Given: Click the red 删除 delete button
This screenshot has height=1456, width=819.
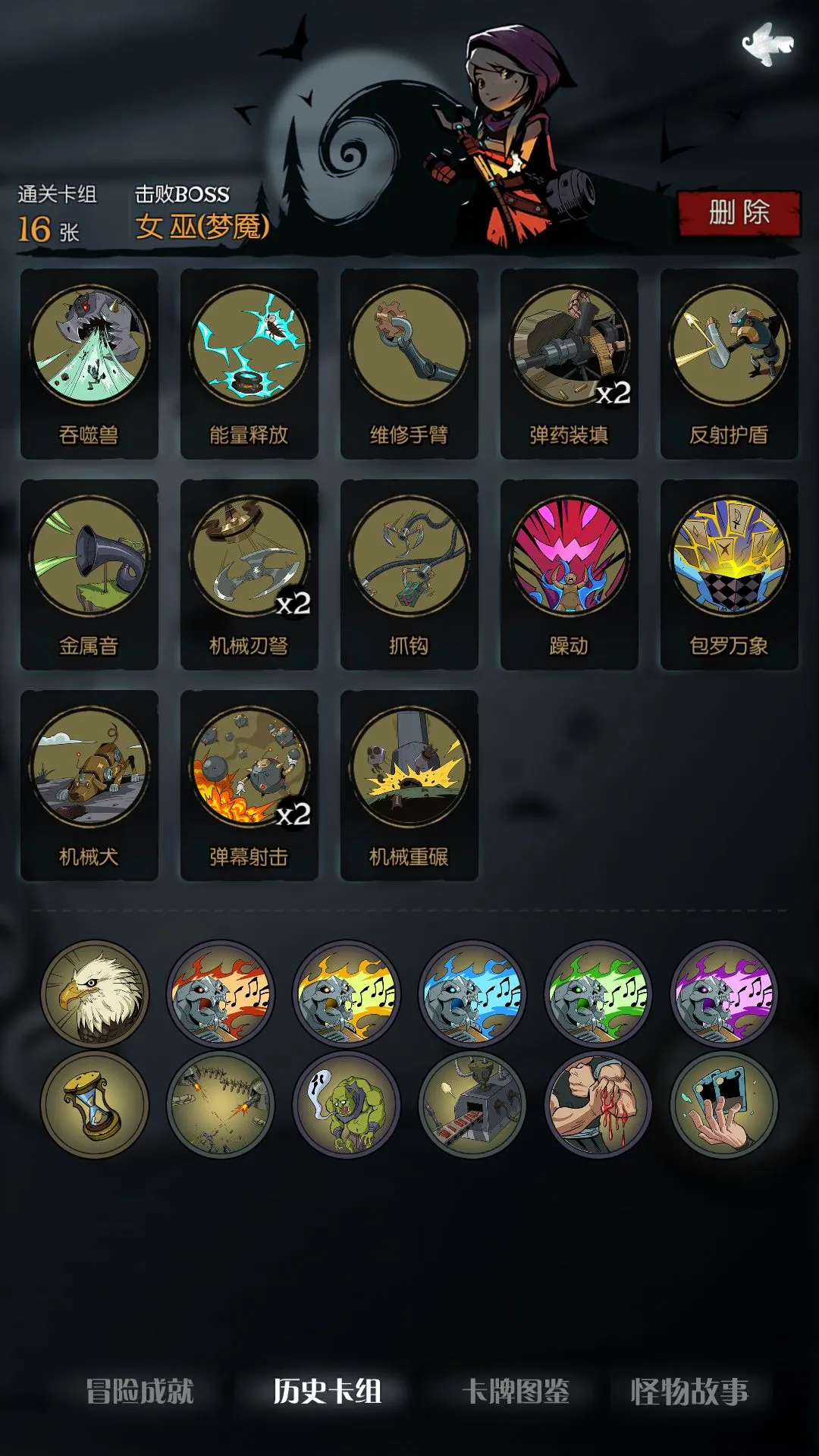Looking at the screenshot, I should (739, 213).
